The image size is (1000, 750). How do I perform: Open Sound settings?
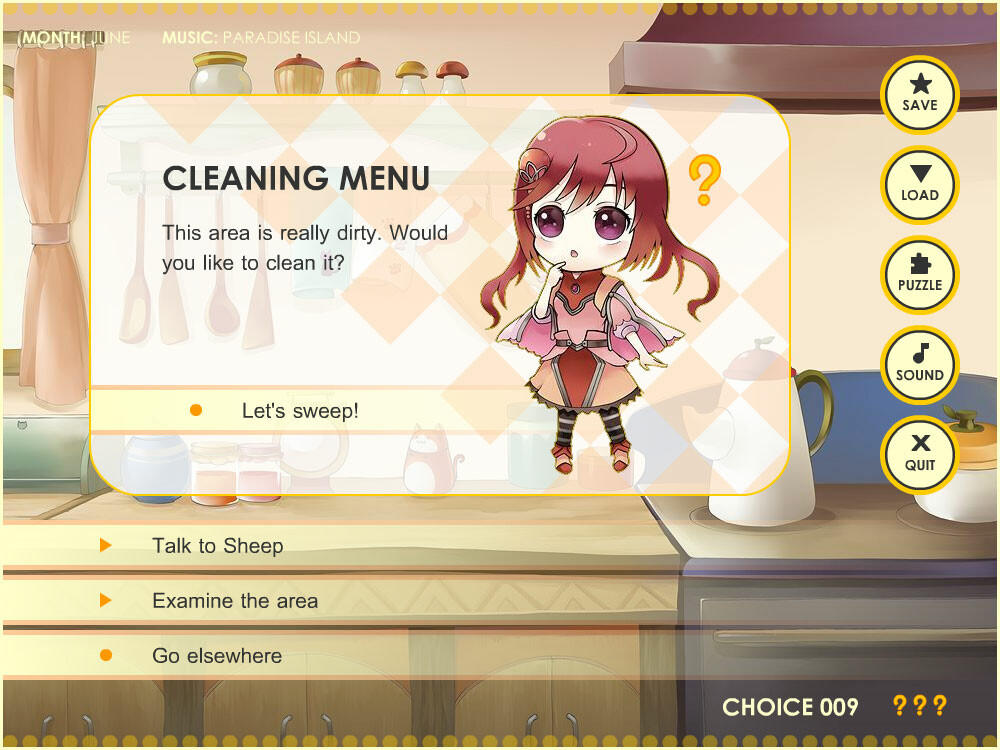(x=919, y=365)
